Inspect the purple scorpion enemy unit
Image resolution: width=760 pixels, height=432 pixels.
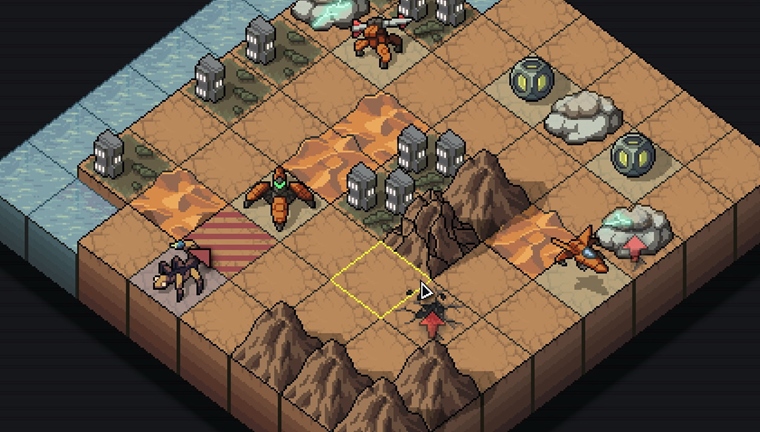point(177,268)
